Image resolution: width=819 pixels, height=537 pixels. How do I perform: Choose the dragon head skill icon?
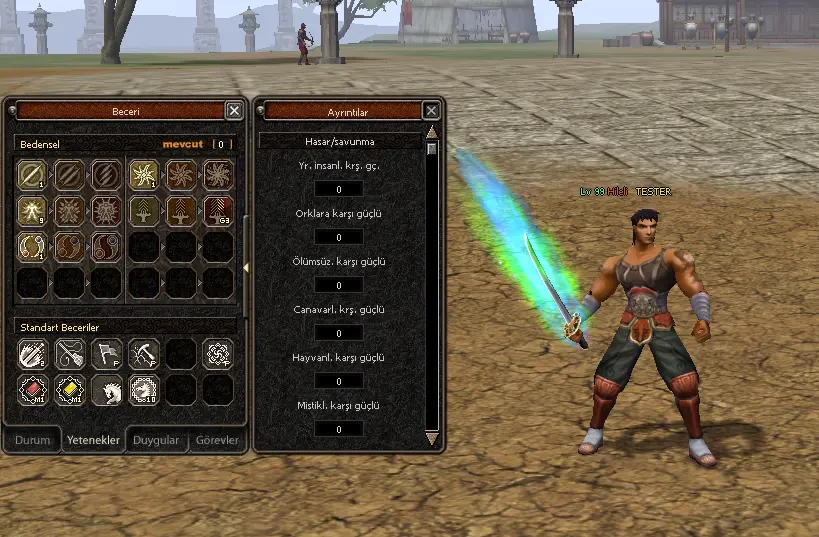[x=143, y=390]
